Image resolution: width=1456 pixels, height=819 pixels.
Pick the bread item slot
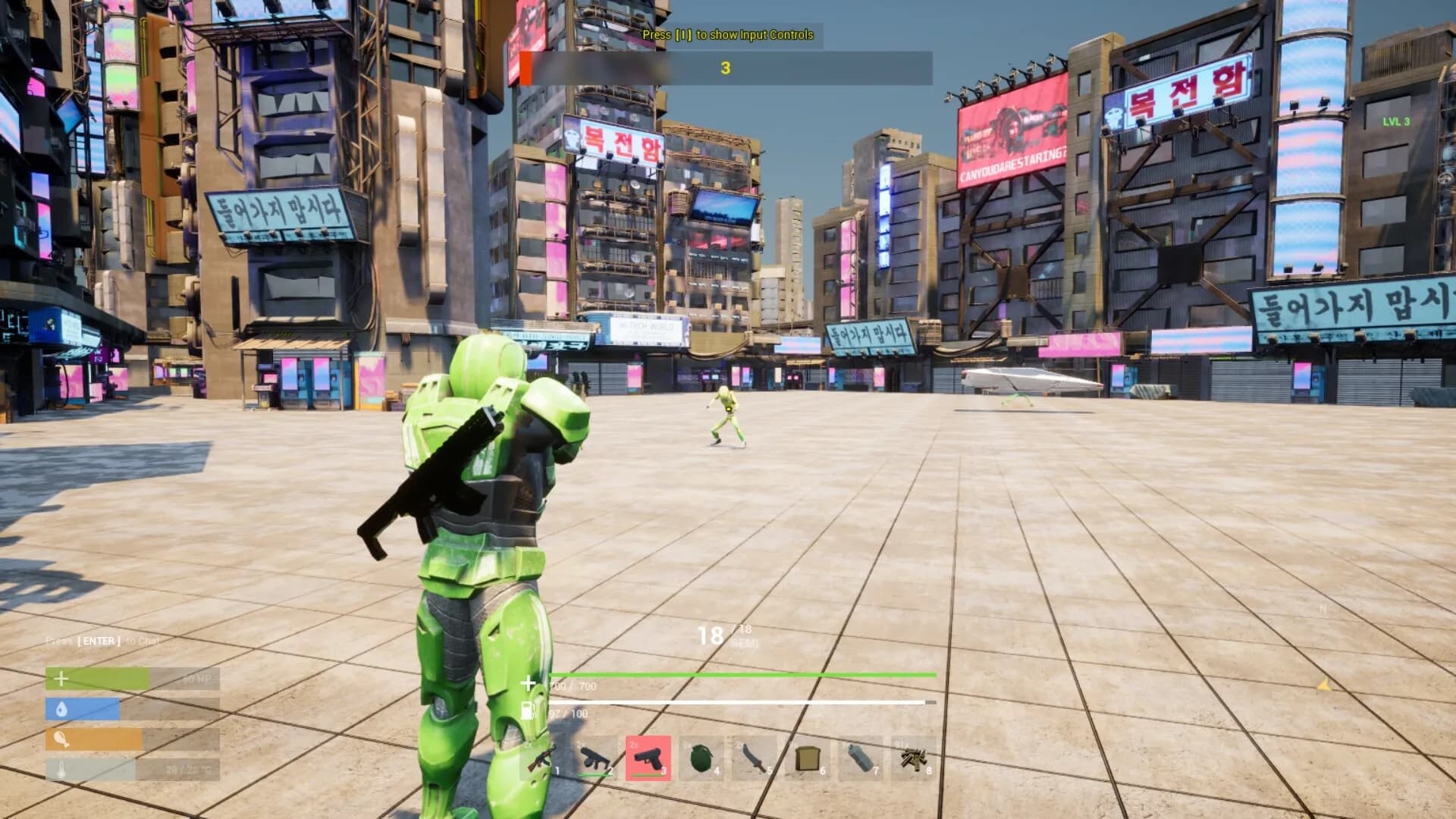pyautogui.click(x=808, y=758)
